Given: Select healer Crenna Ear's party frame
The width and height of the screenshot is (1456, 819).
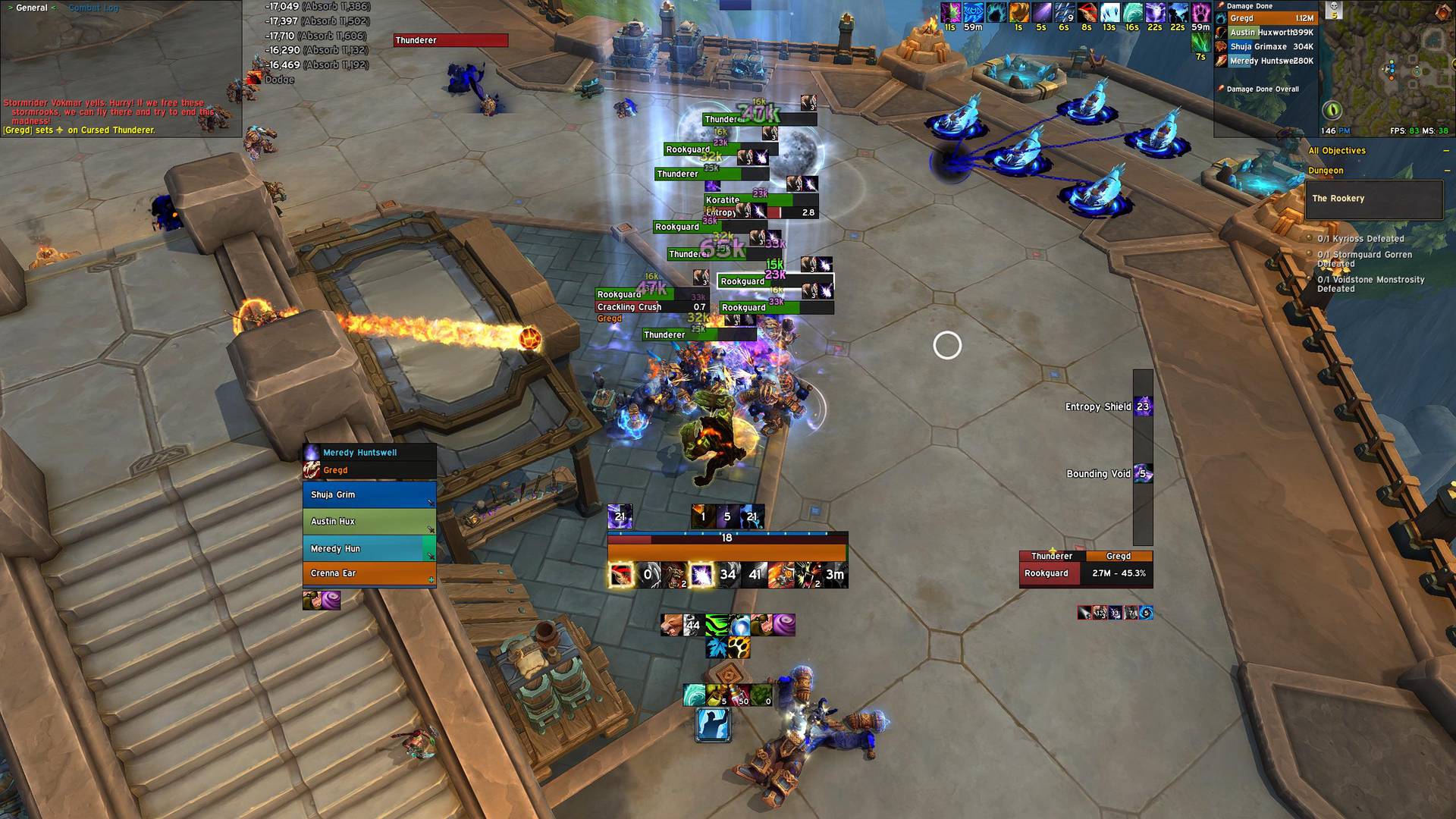Looking at the screenshot, I should click(x=369, y=573).
